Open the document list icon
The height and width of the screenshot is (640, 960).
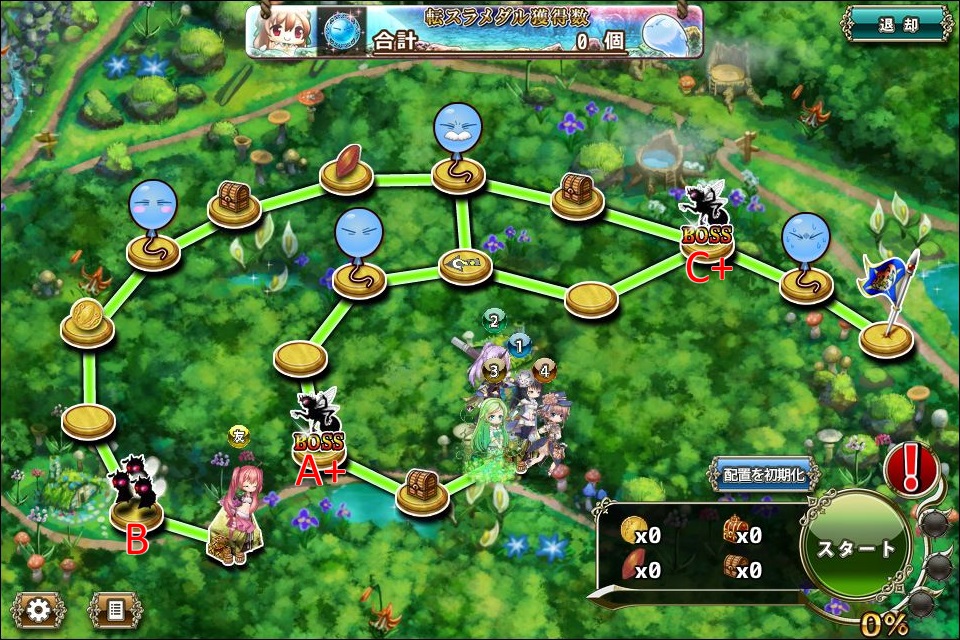[x=115, y=608]
